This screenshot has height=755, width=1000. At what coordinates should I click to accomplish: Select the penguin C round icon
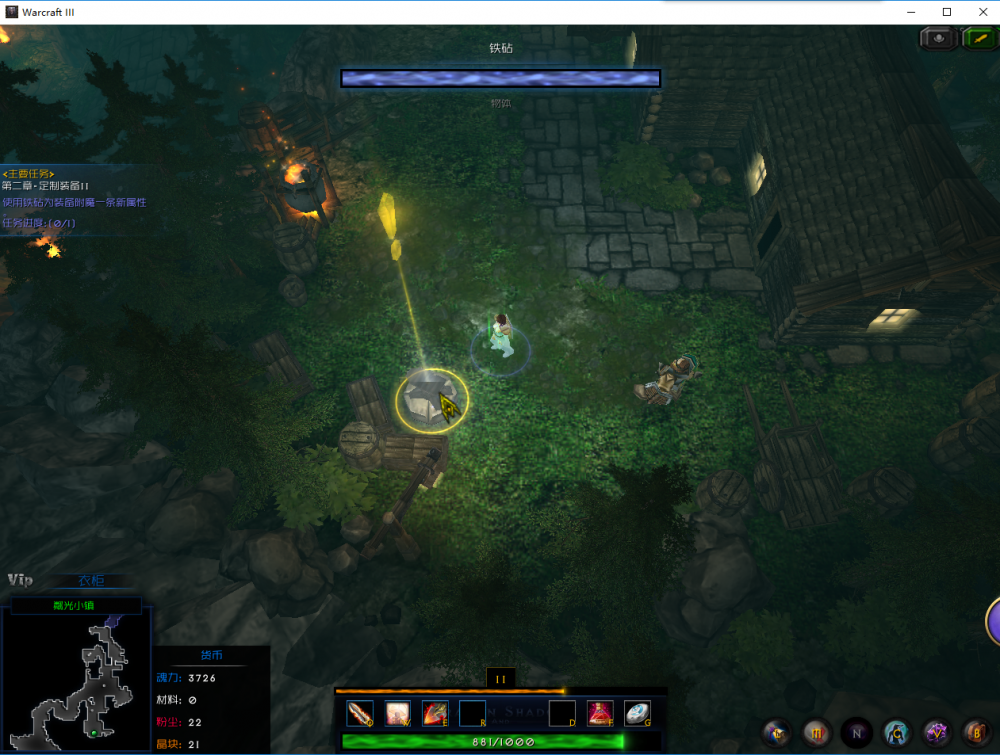coord(896,732)
